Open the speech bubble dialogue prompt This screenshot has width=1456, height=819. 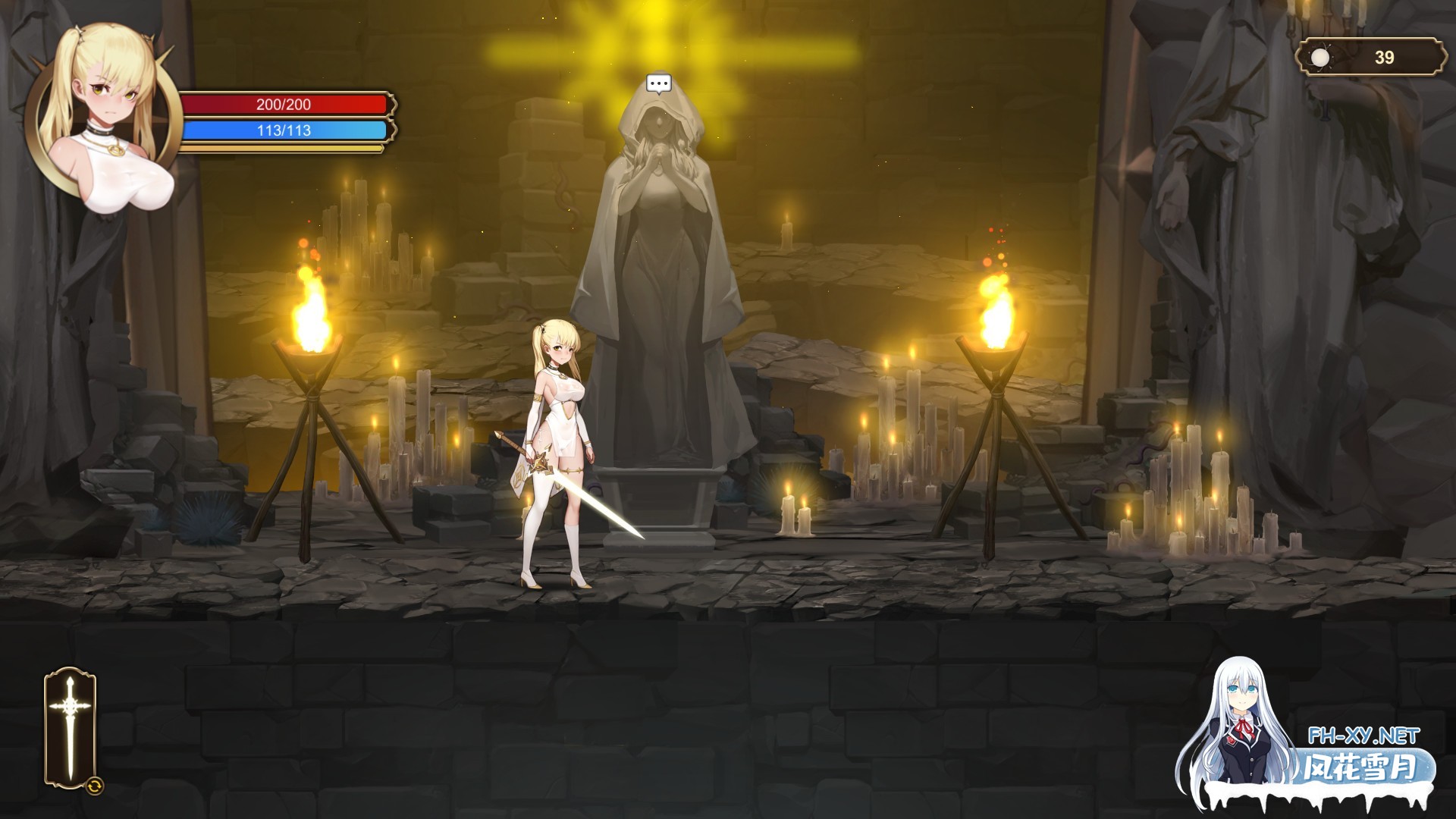click(658, 83)
